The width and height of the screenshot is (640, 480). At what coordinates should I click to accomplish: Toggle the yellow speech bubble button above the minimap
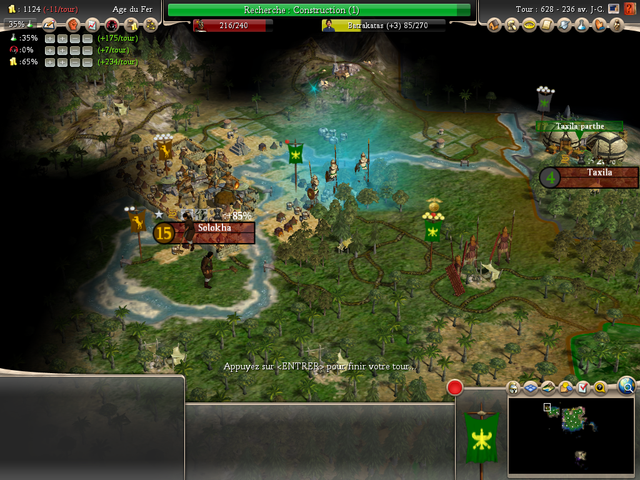pos(598,387)
